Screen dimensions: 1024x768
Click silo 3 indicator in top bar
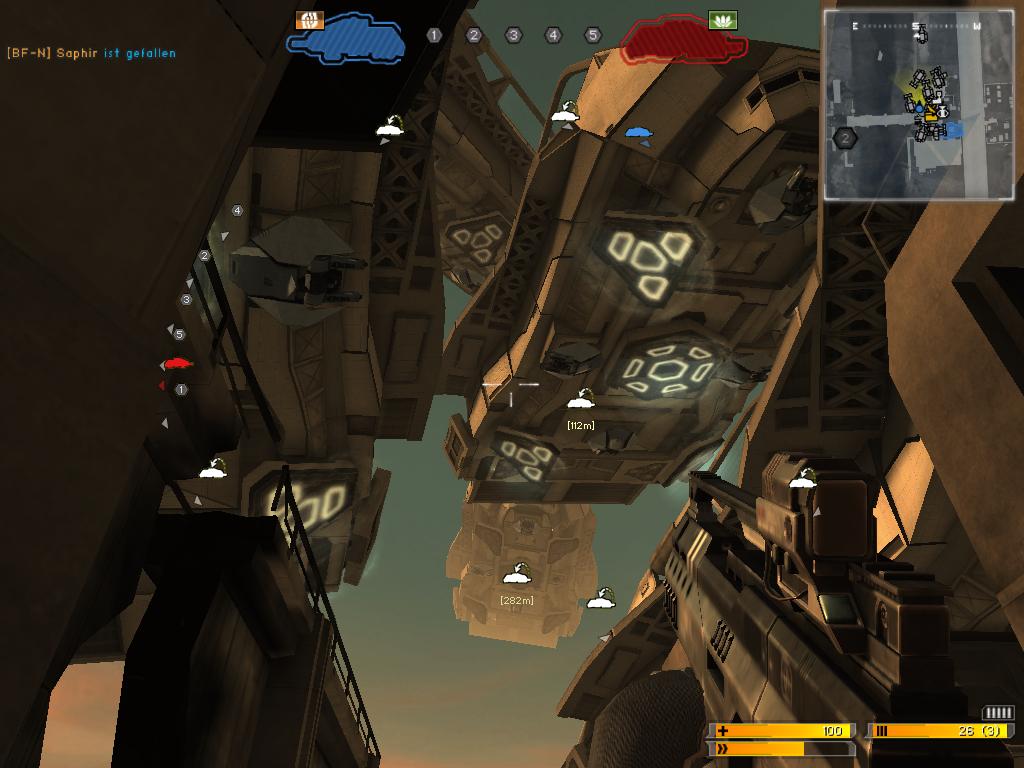513,35
